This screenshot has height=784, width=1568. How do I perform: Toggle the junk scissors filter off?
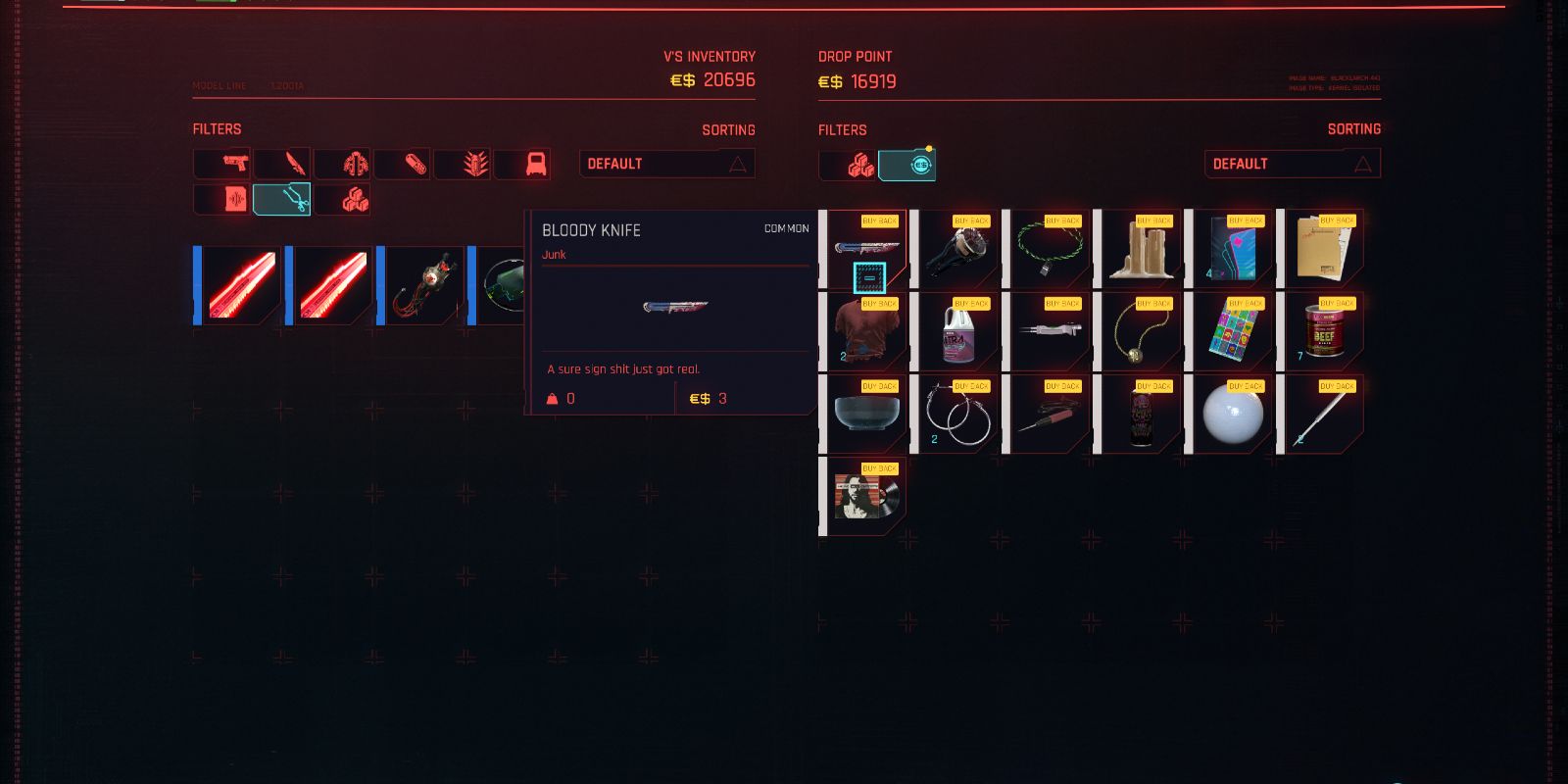pos(281,199)
